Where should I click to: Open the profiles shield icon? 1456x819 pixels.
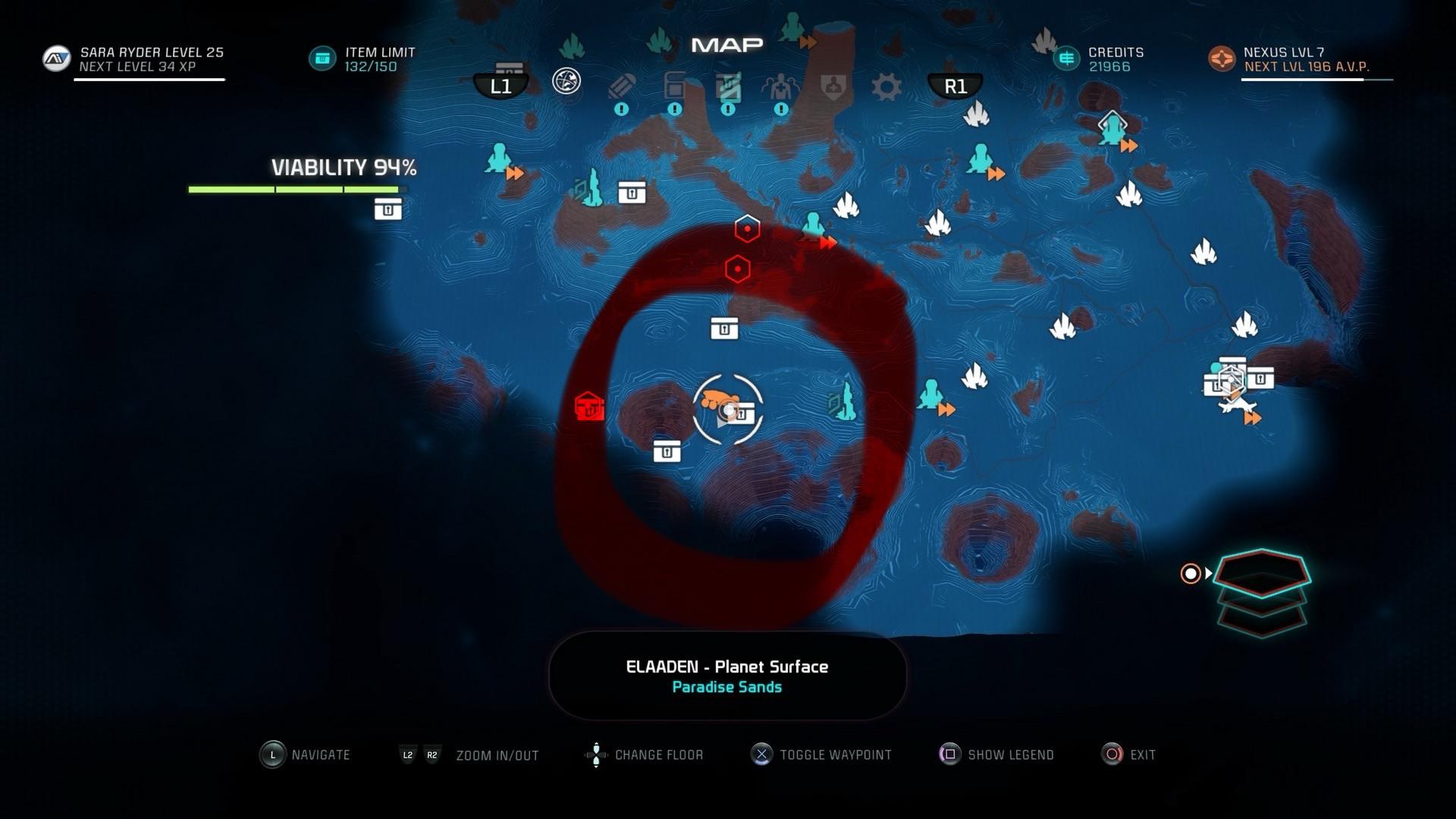click(x=832, y=86)
